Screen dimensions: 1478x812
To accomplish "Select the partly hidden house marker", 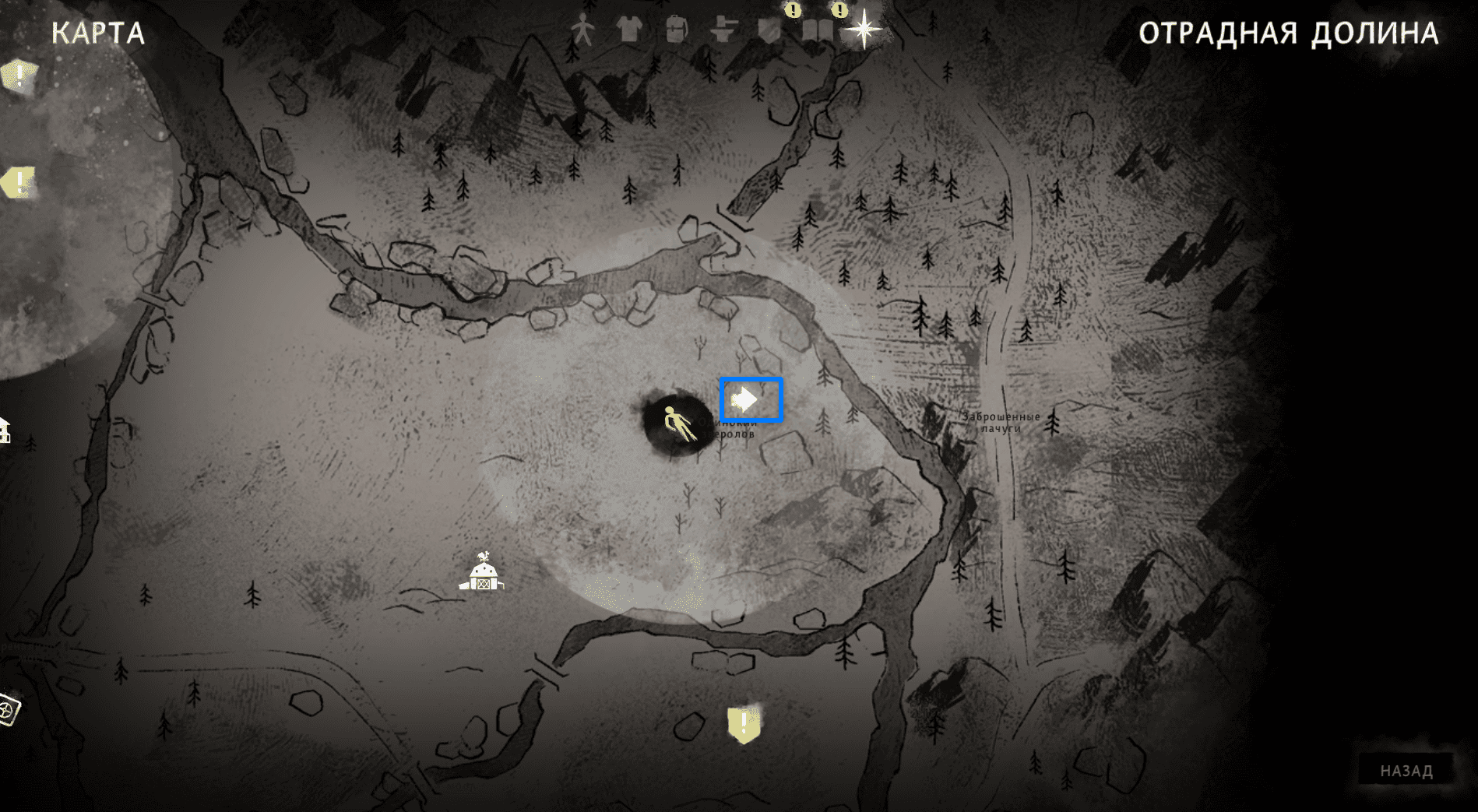I will [4, 430].
